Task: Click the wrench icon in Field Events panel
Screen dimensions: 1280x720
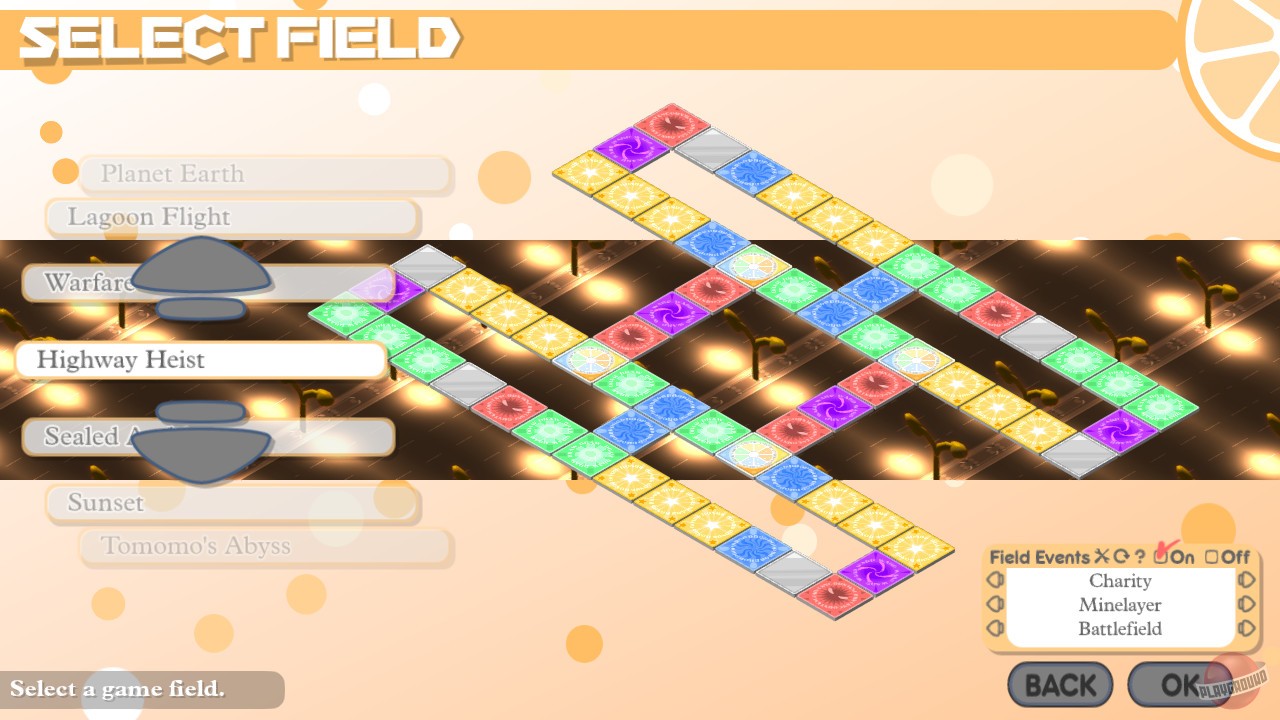Action: [x=1103, y=558]
